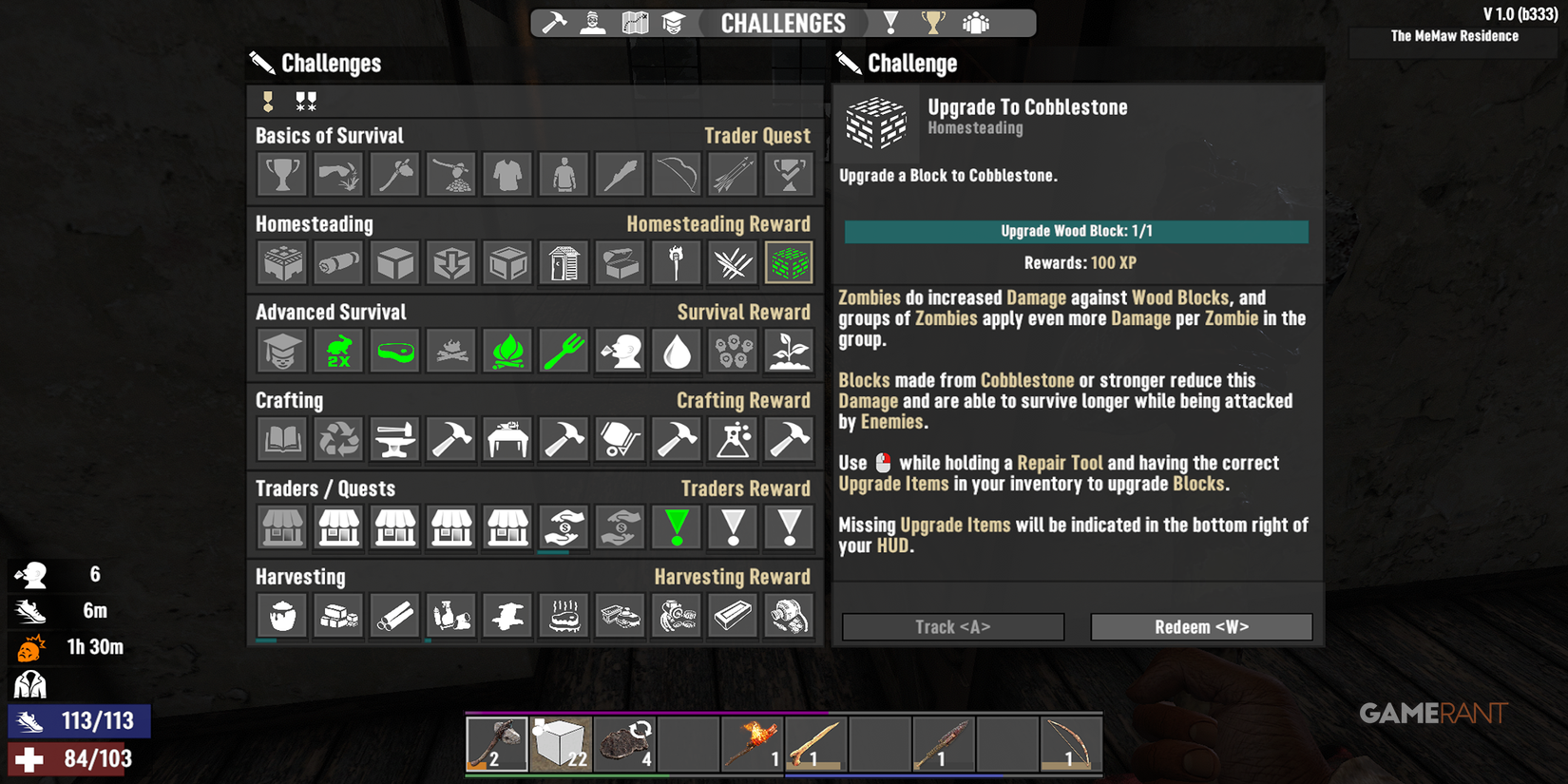Select the anvil challenge in Crafting row
Viewport: 1568px width, 784px height.
point(393,439)
